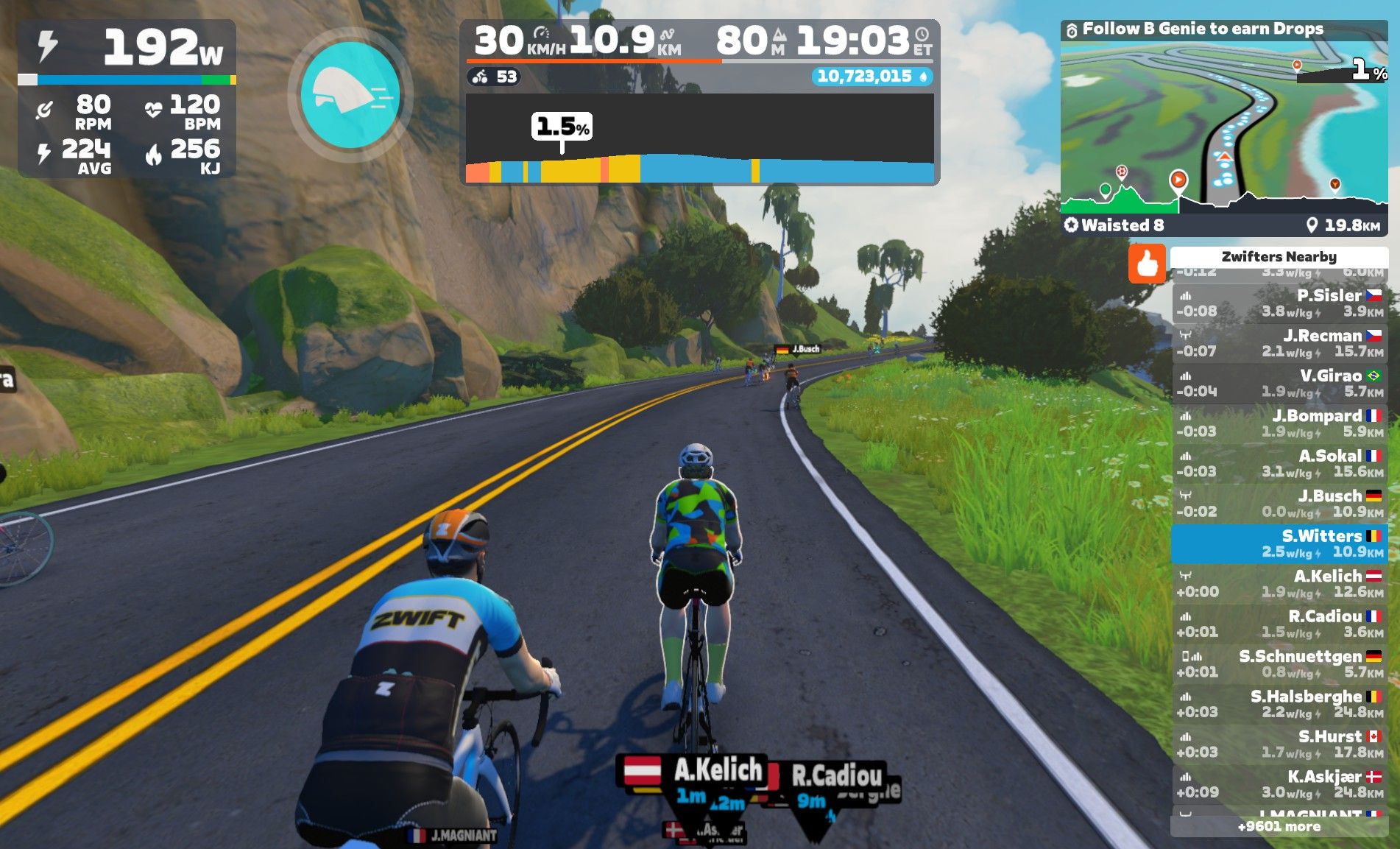Viewport: 1400px width, 849px height.
Task: Click the Zwifters Nearby header
Action: point(1279,256)
